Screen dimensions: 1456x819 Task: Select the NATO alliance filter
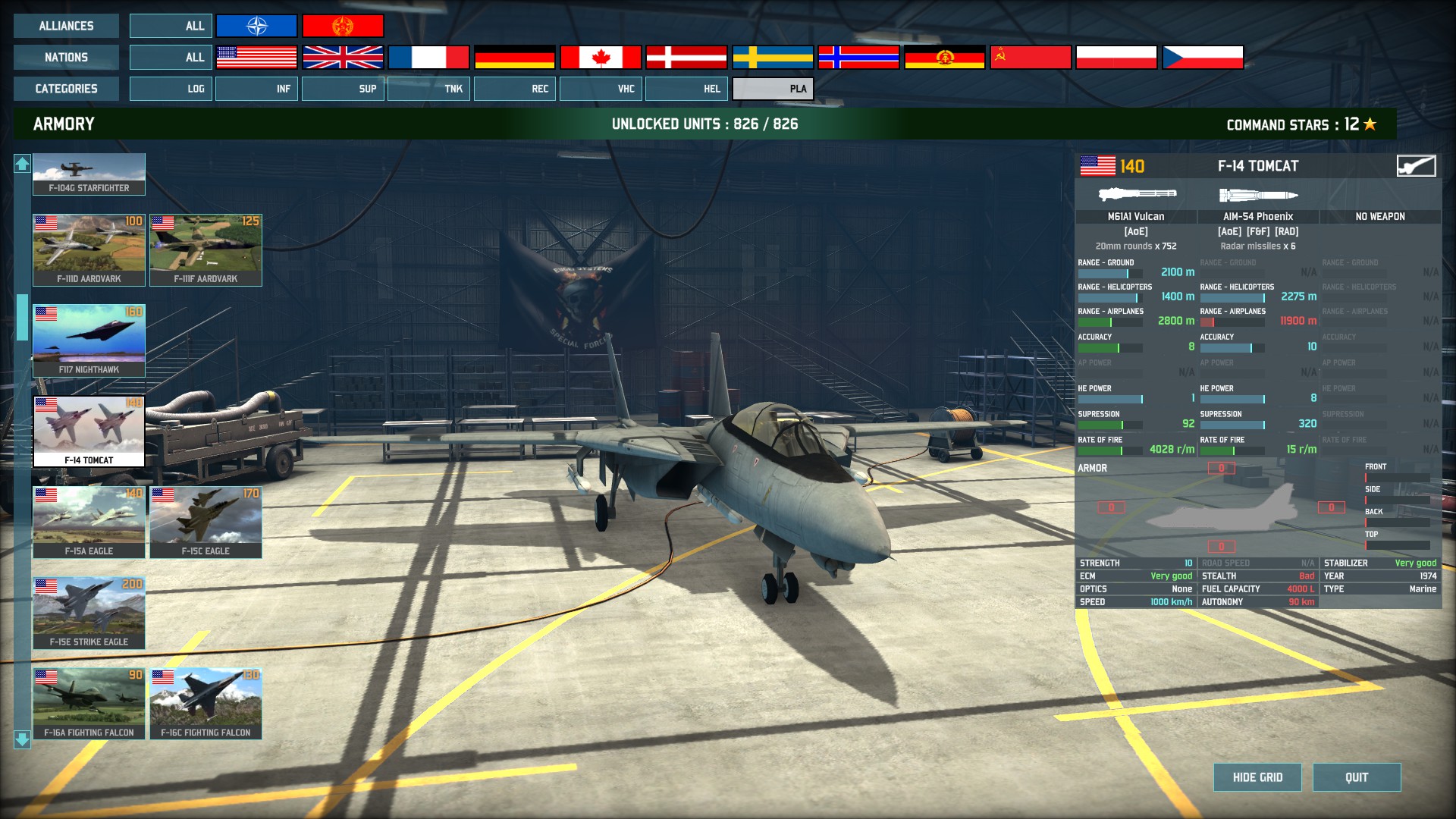coord(256,26)
